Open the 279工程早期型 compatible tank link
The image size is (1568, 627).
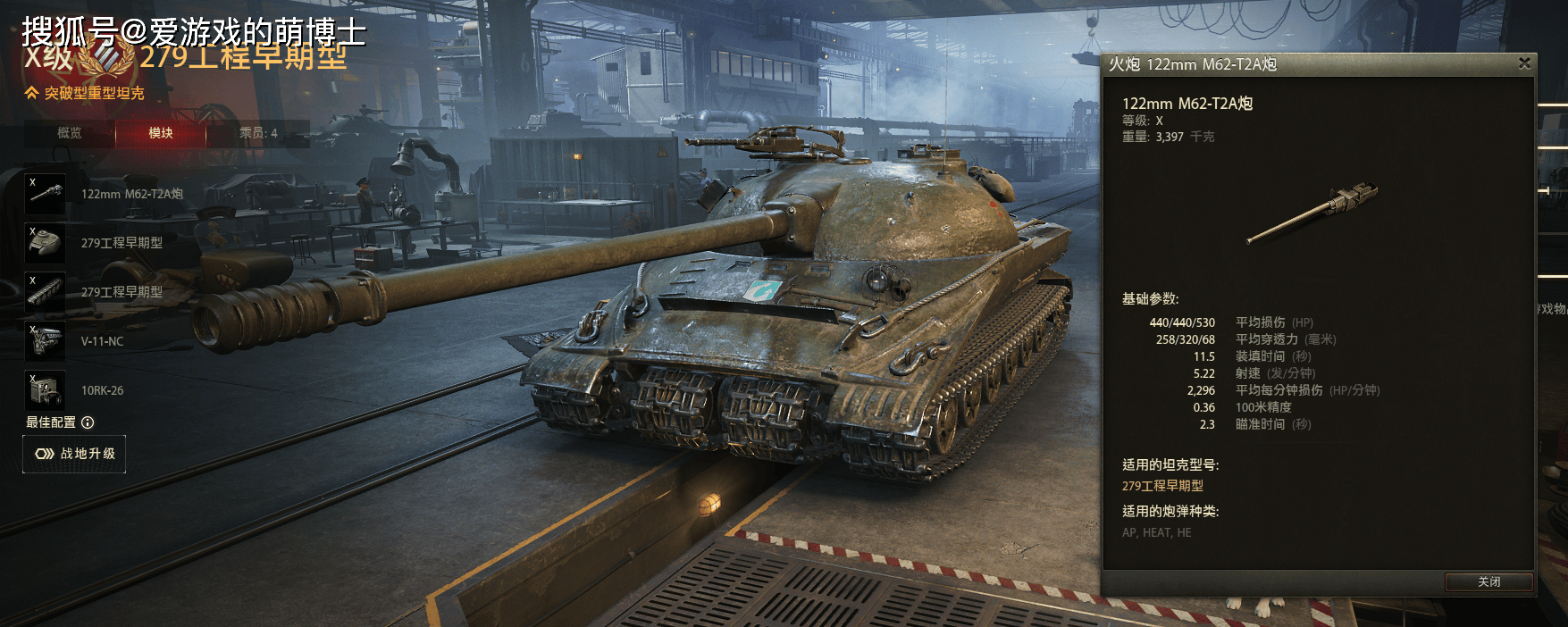click(1162, 486)
